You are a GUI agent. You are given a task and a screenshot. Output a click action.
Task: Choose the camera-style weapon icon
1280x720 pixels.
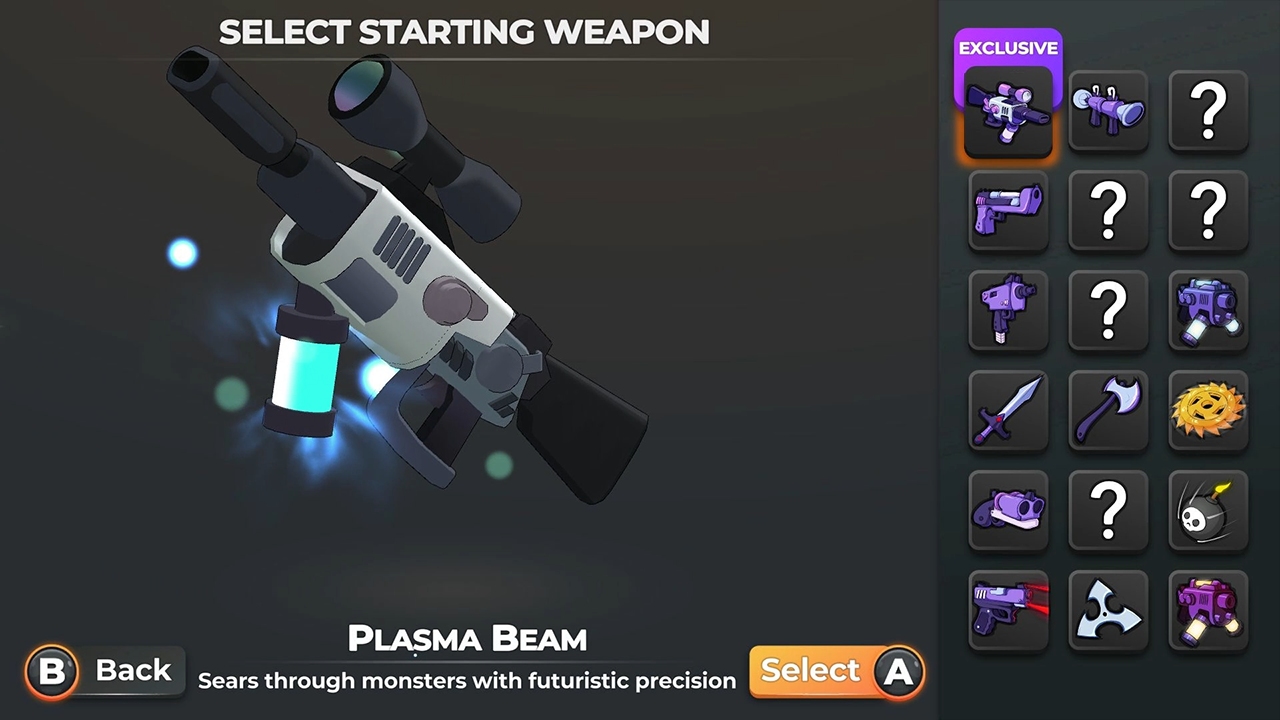1008,511
